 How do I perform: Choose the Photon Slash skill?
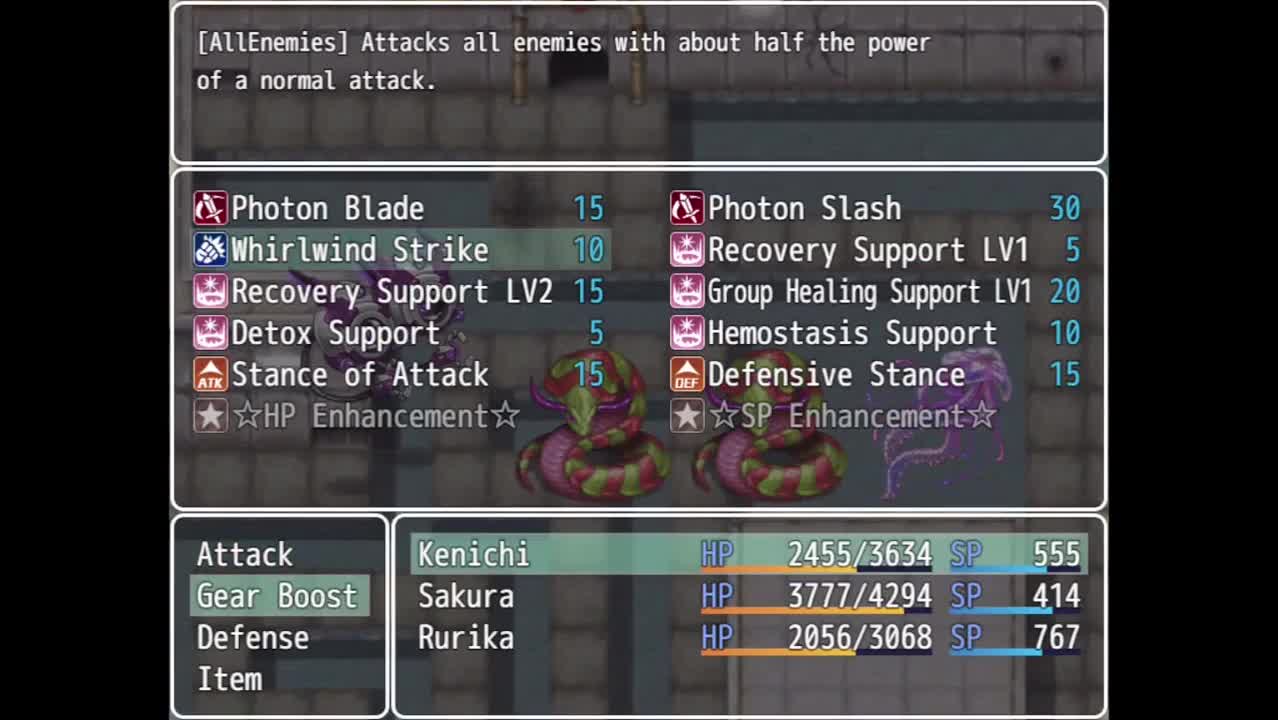click(876, 208)
